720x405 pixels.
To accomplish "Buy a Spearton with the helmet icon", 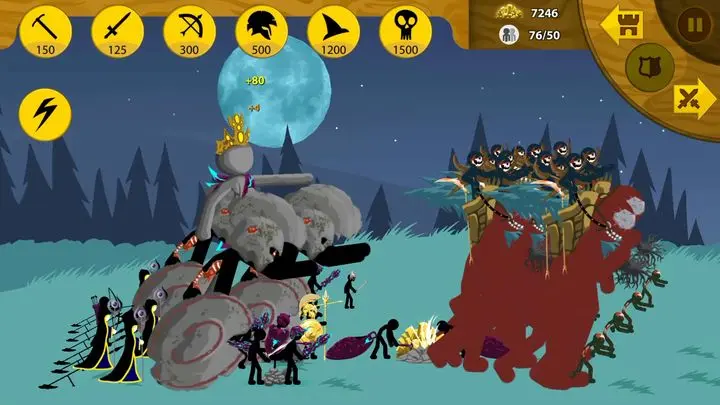I will pyautogui.click(x=261, y=30).
